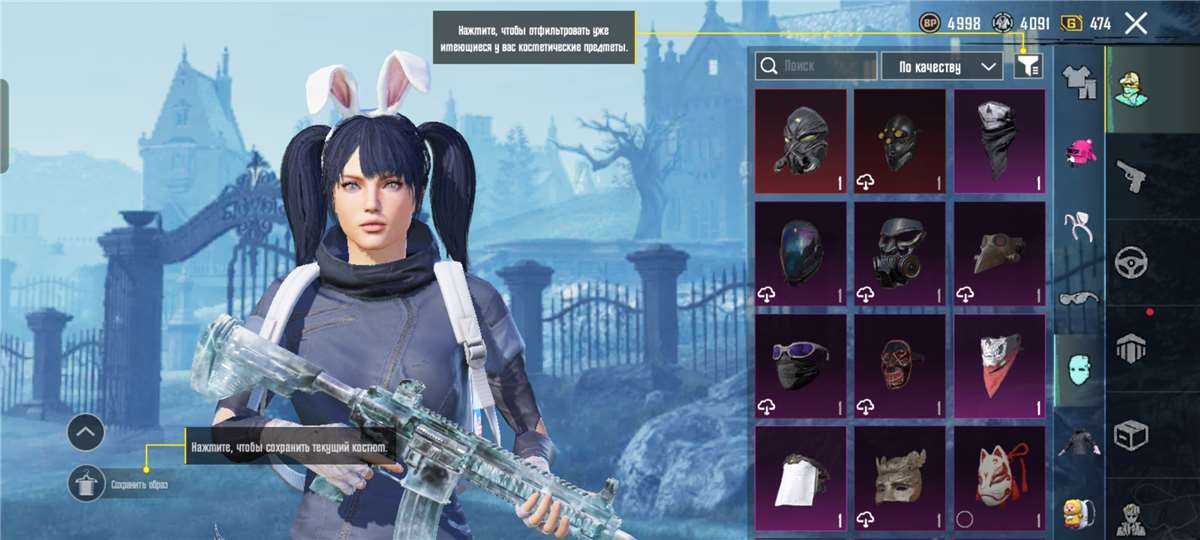Image resolution: width=1200 pixels, height=540 pixels.
Task: Open the "По качеству" sort dropdown
Action: point(941,66)
